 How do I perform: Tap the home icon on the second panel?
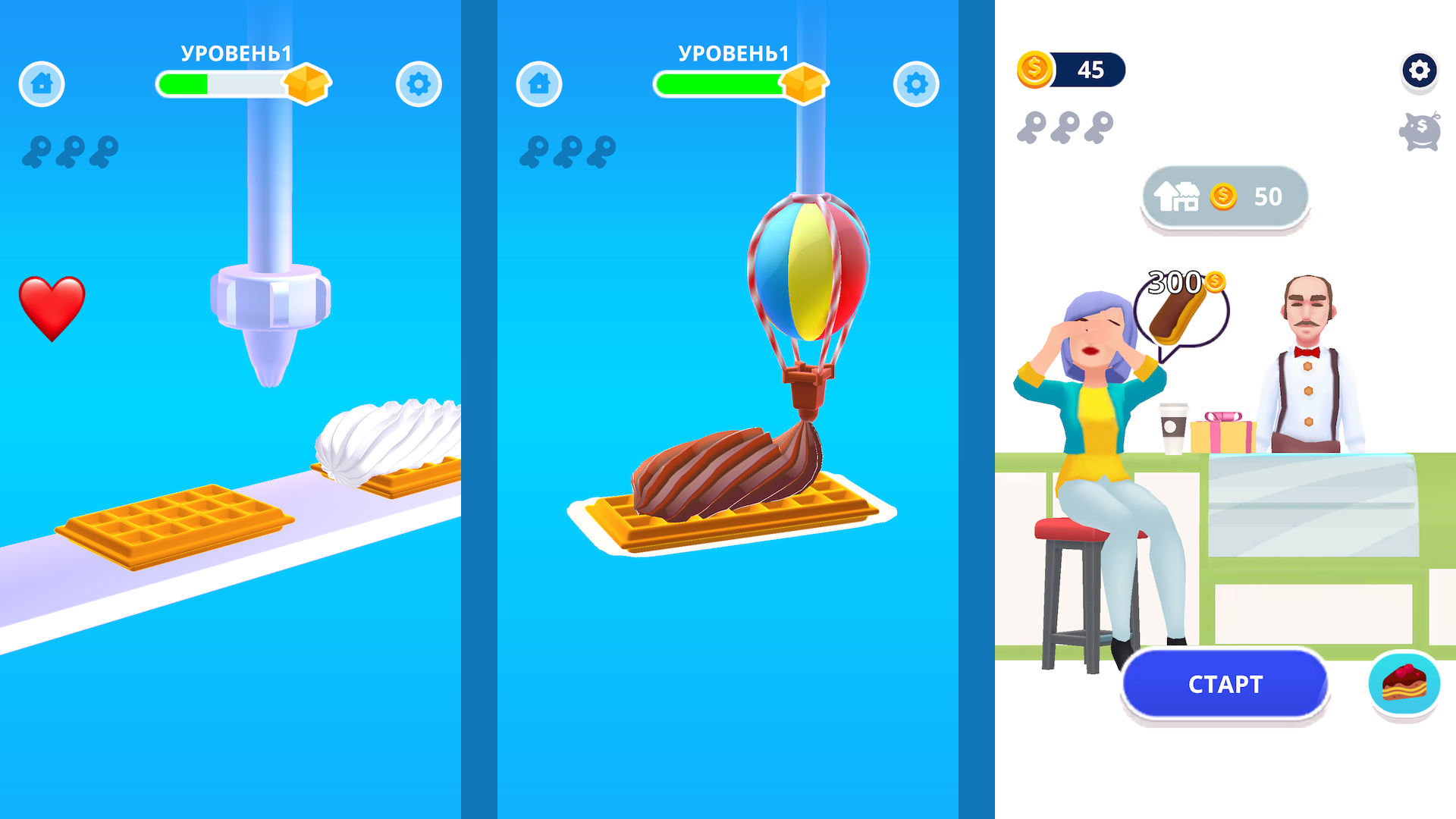540,84
